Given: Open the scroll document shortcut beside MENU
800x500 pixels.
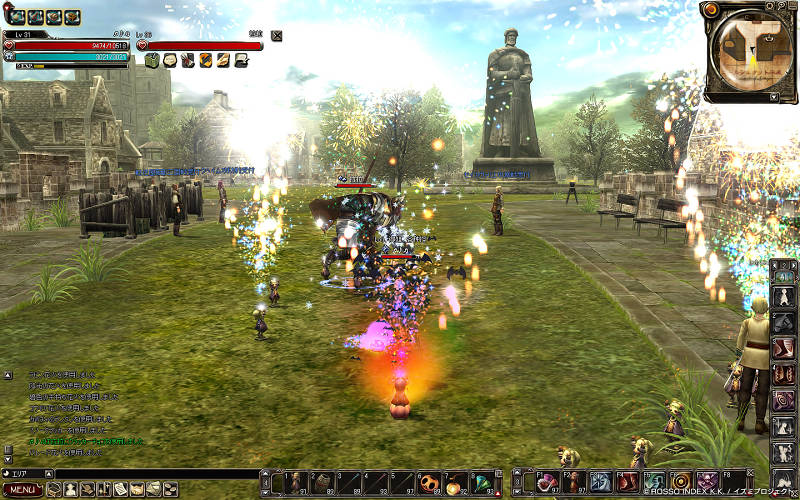Looking at the screenshot, I should pyautogui.click(x=120, y=490).
